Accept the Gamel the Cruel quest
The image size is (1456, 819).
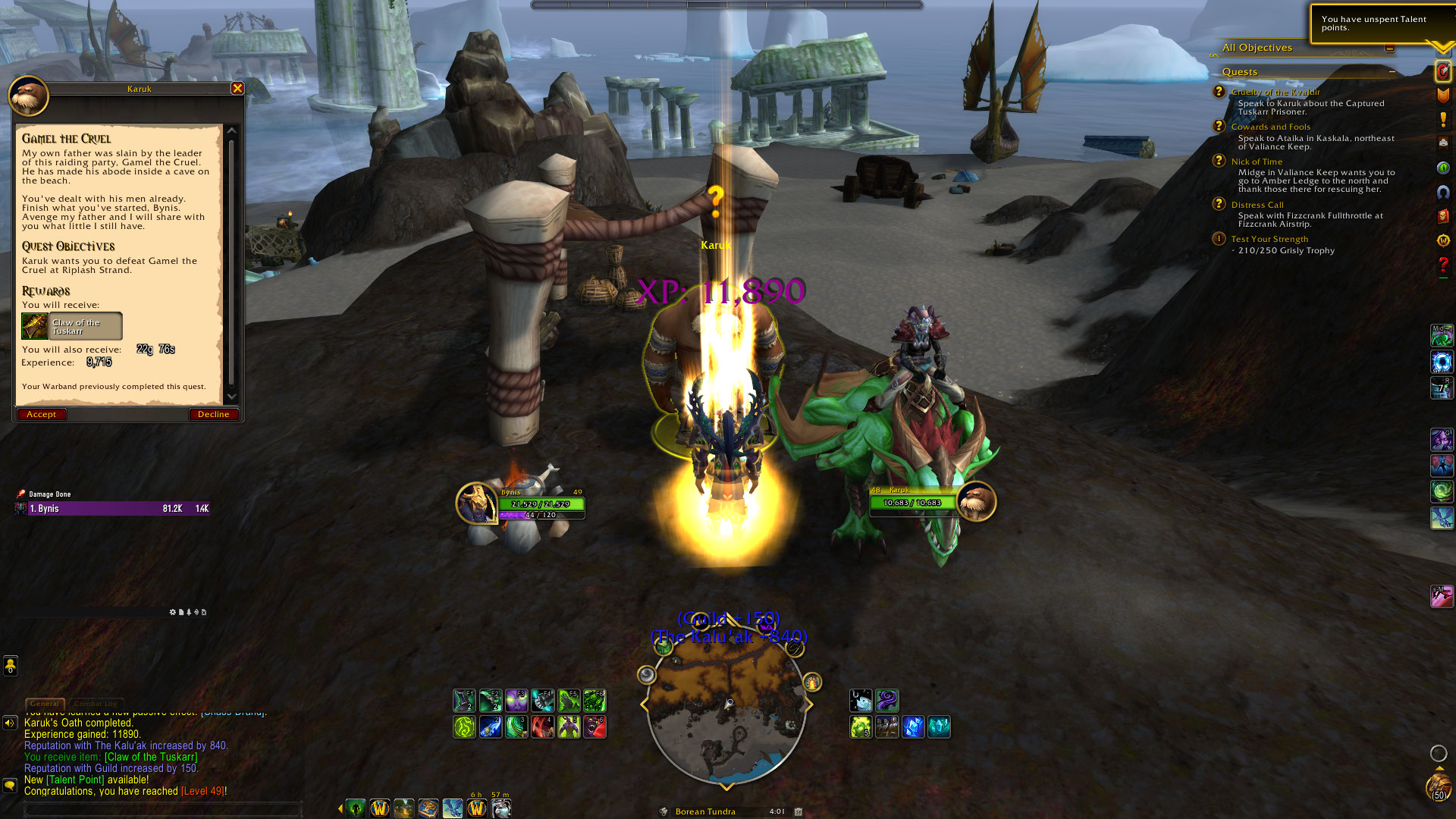42,414
